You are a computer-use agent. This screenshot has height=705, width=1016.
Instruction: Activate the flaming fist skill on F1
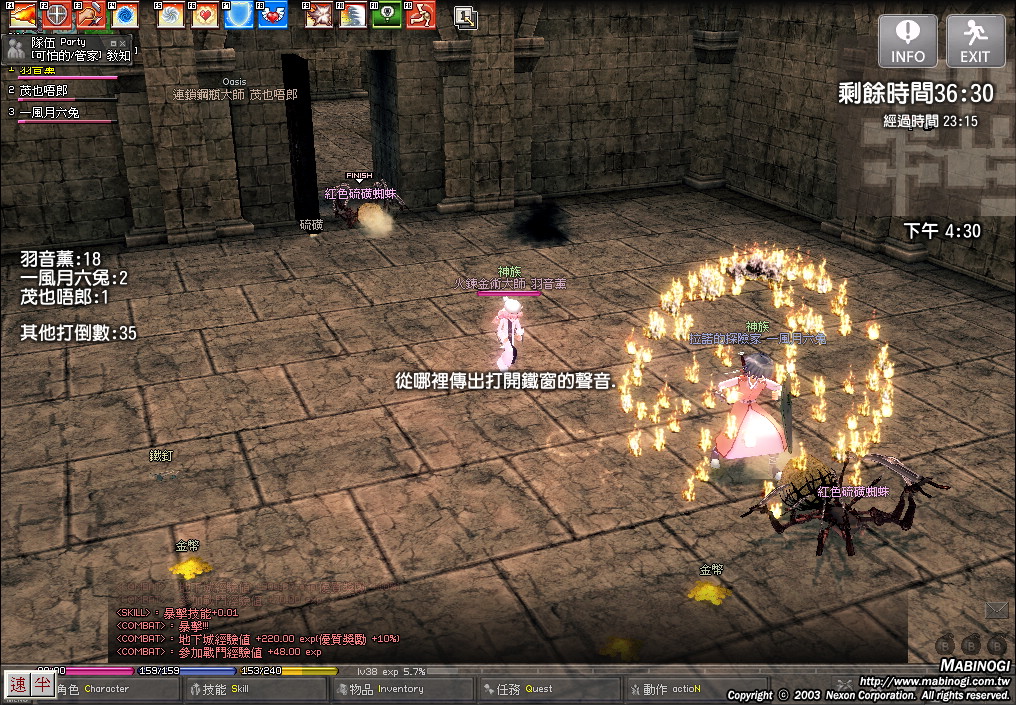(x=23, y=15)
